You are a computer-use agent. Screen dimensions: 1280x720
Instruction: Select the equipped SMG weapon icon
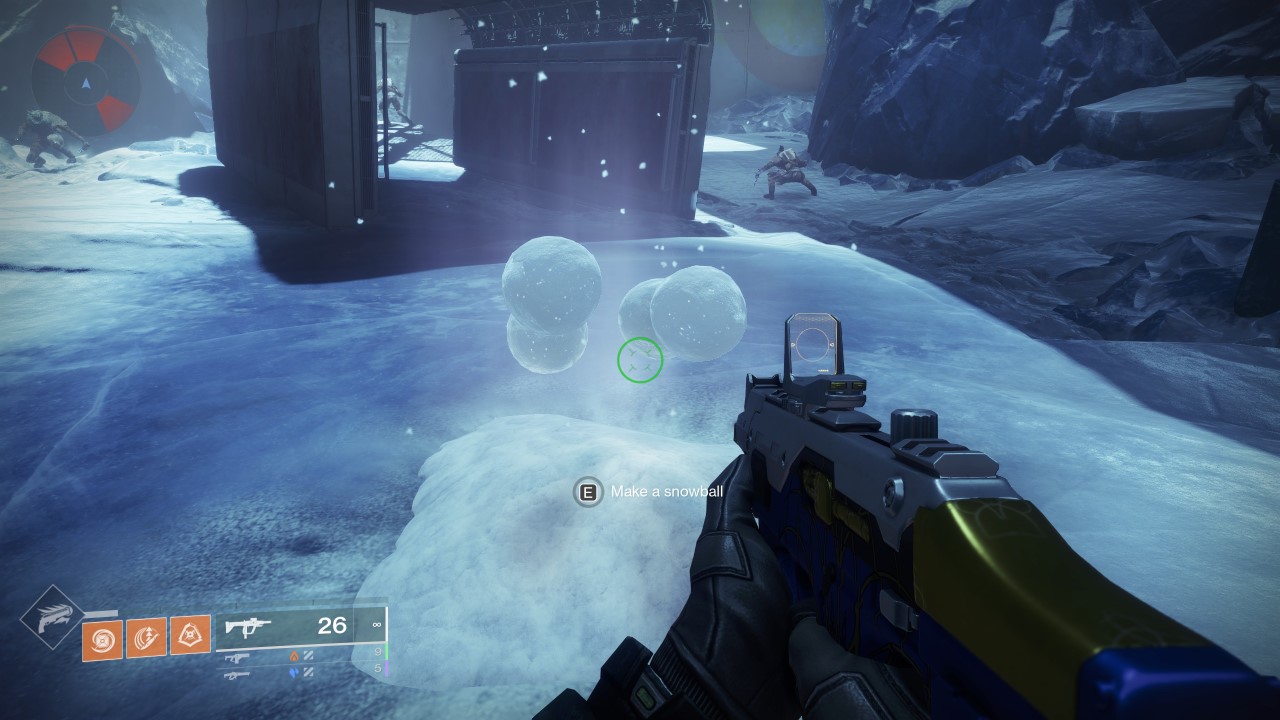(248, 626)
